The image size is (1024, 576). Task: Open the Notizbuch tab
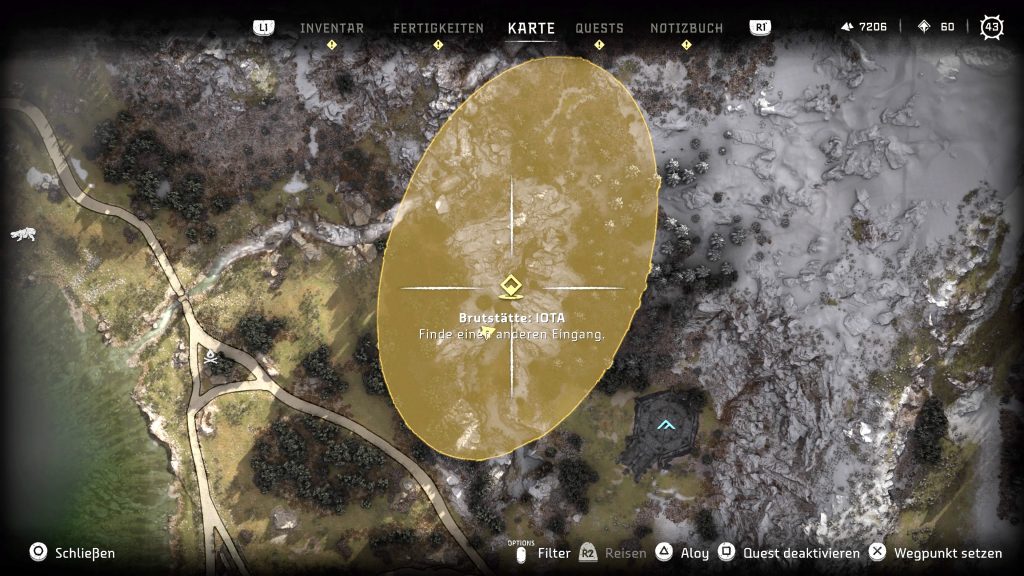click(x=686, y=28)
